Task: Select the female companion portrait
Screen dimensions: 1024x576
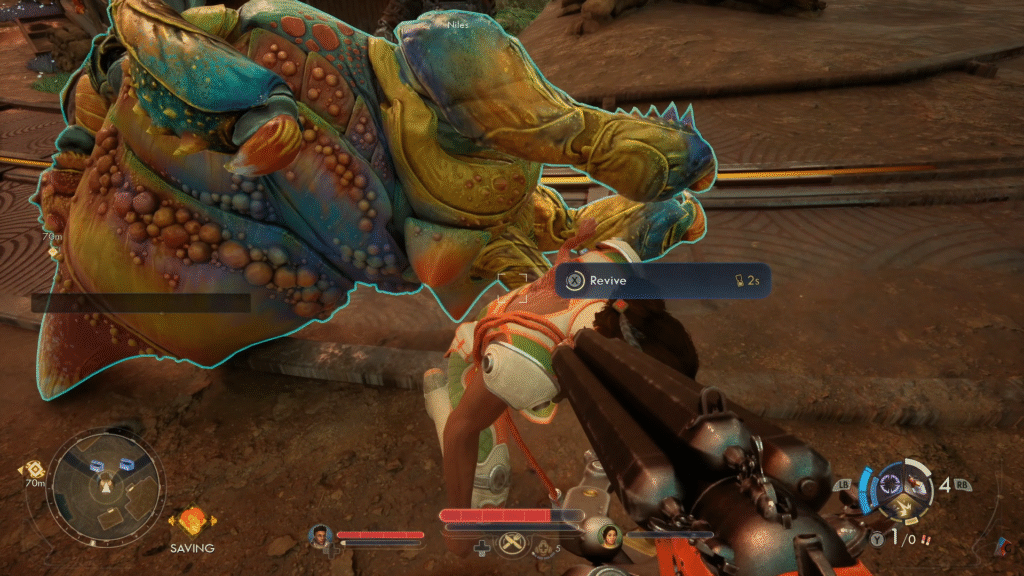Action: click(x=606, y=537)
